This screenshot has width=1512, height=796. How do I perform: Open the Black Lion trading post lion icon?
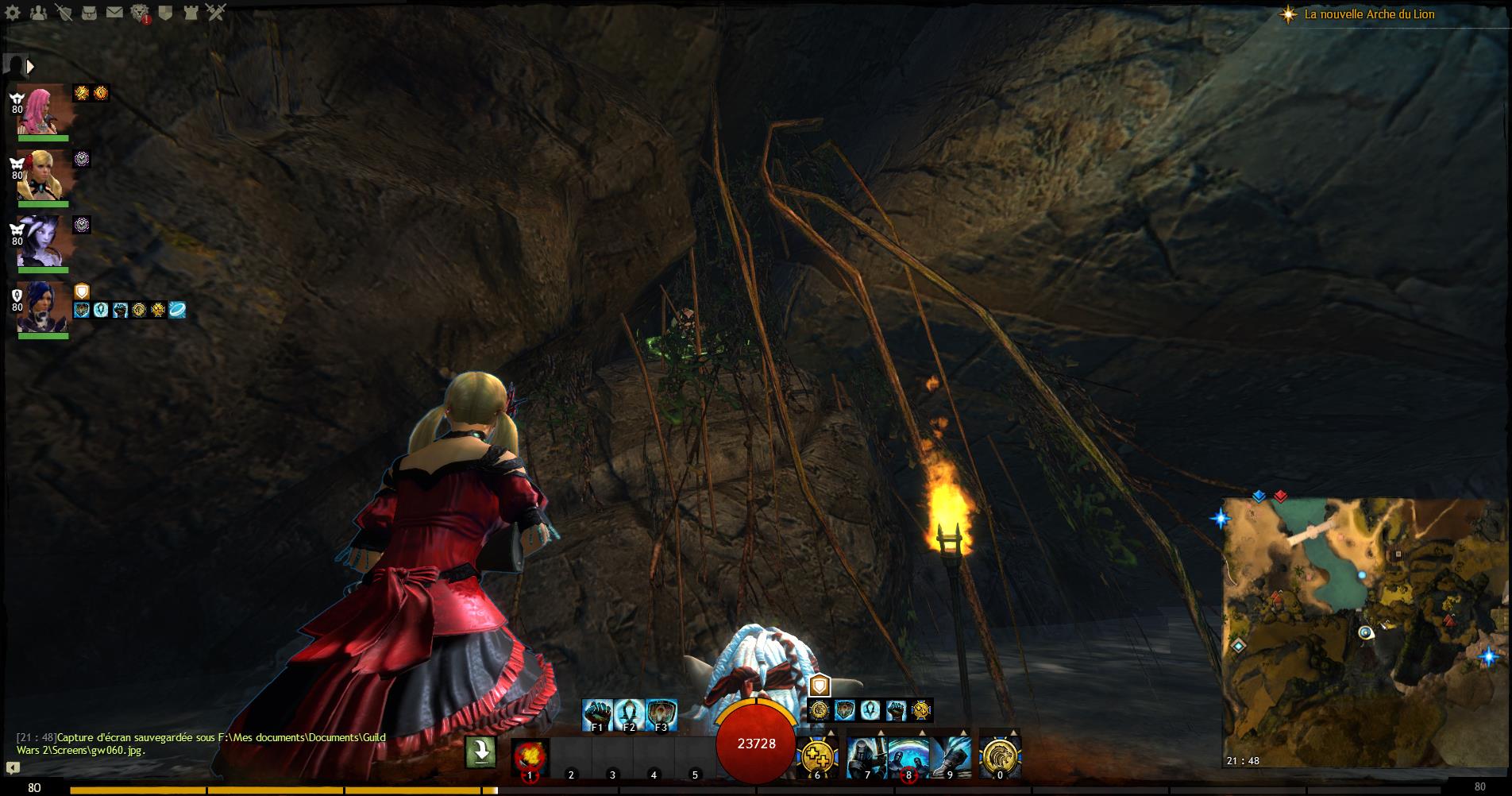(140, 13)
